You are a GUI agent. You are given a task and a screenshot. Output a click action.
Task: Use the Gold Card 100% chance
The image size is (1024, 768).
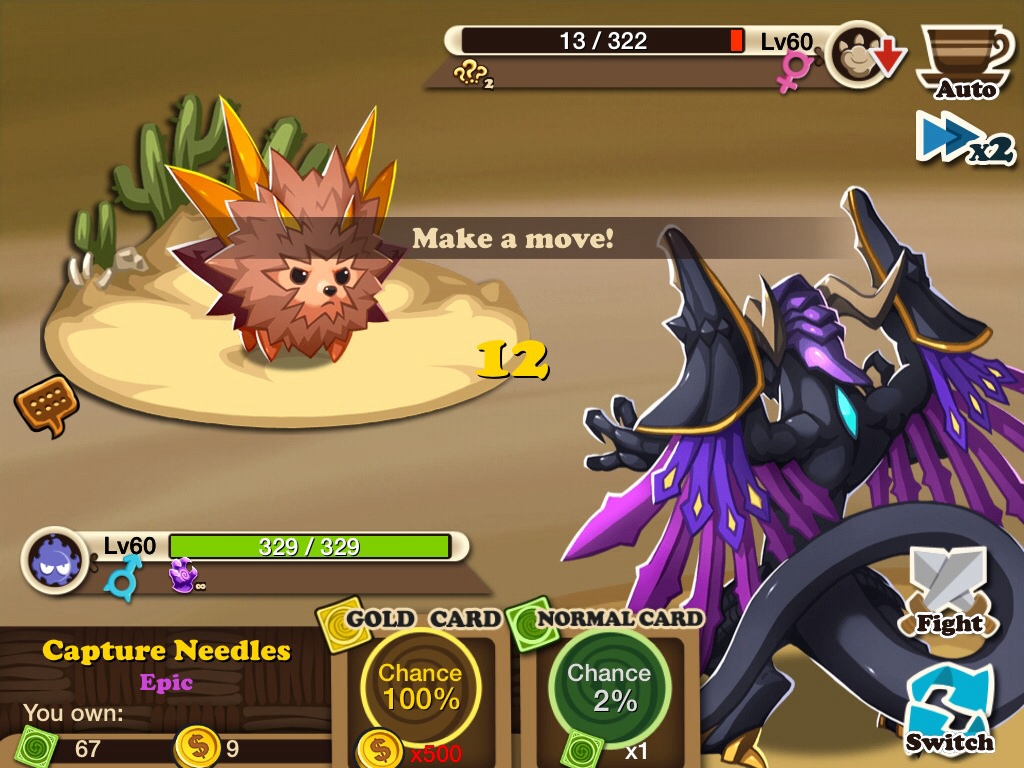[419, 687]
